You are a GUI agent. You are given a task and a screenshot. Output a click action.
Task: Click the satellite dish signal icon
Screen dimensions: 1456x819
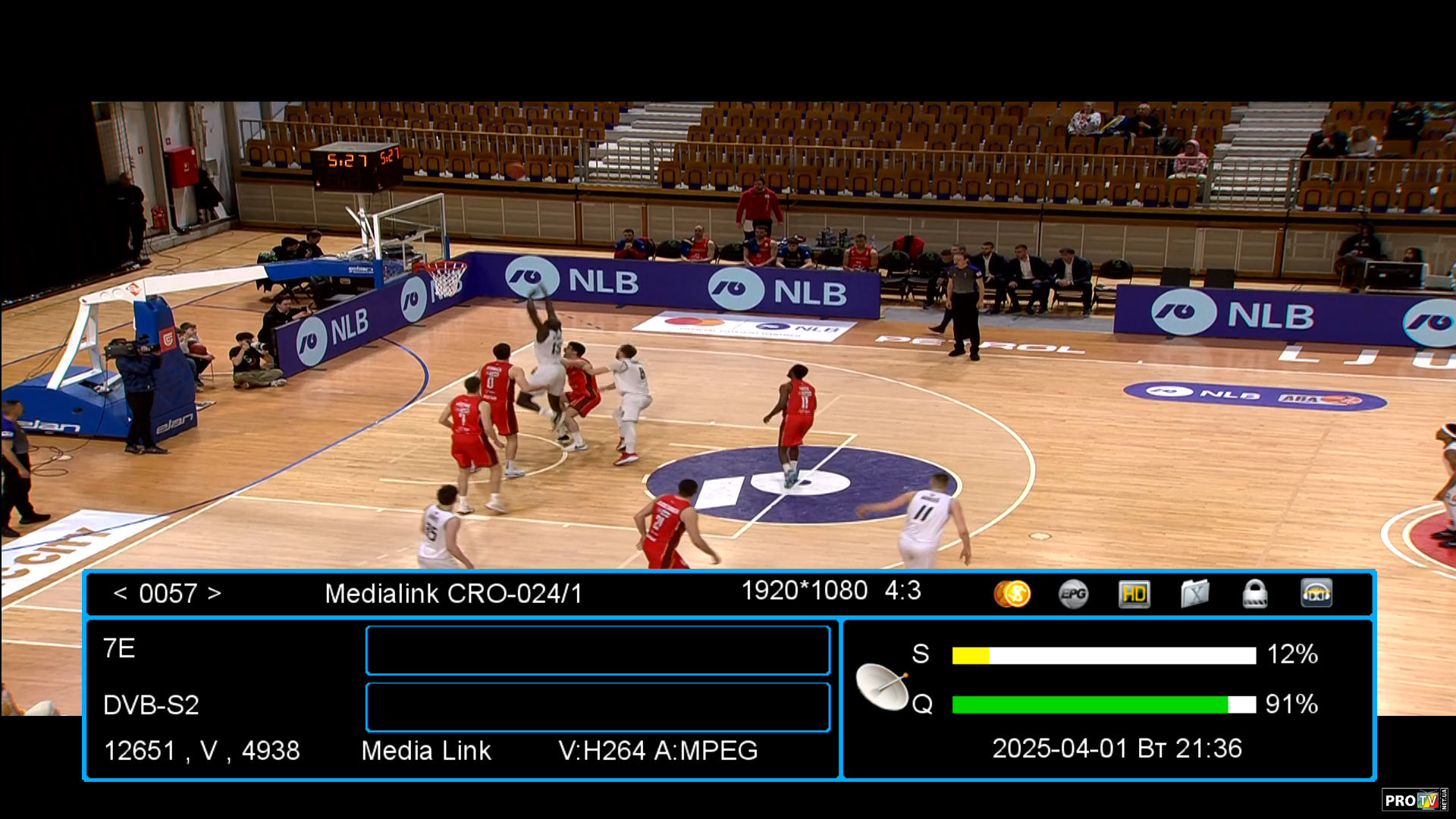(882, 685)
